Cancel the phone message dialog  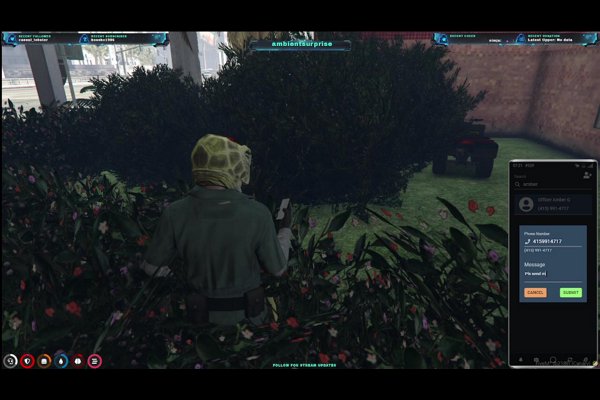[534, 292]
